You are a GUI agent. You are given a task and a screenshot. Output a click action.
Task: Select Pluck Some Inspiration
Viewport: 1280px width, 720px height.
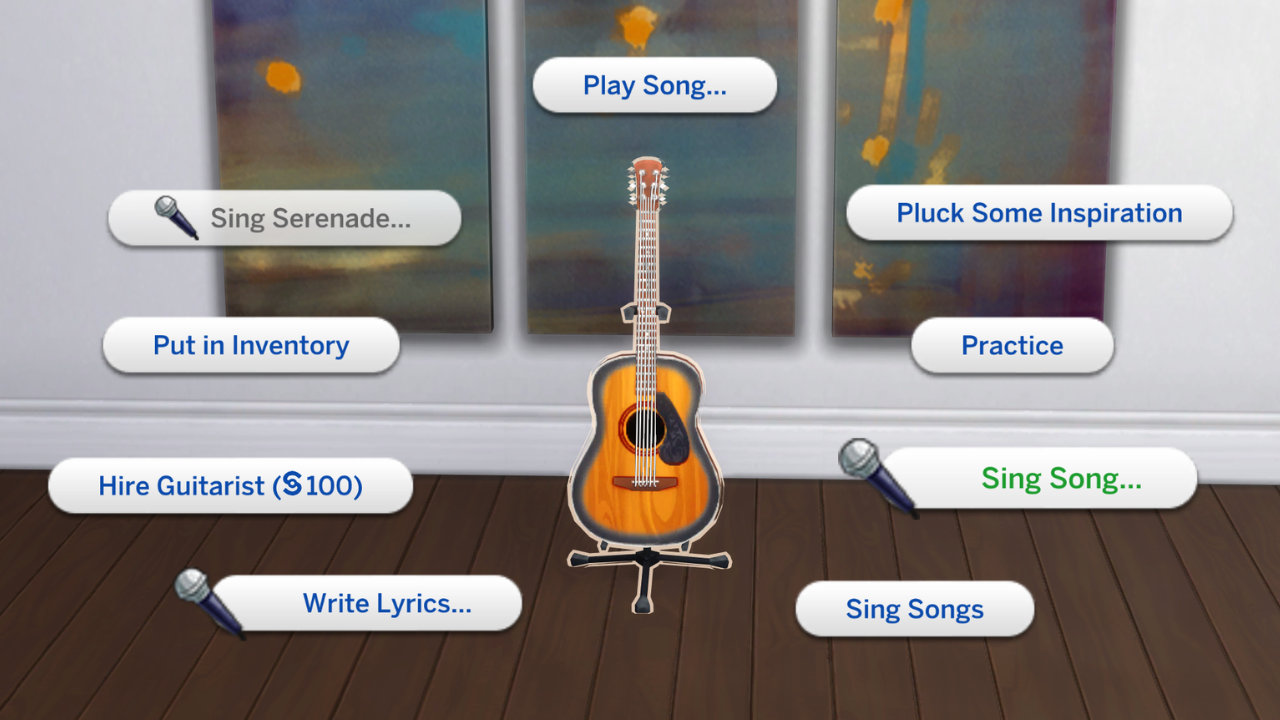tap(1040, 212)
